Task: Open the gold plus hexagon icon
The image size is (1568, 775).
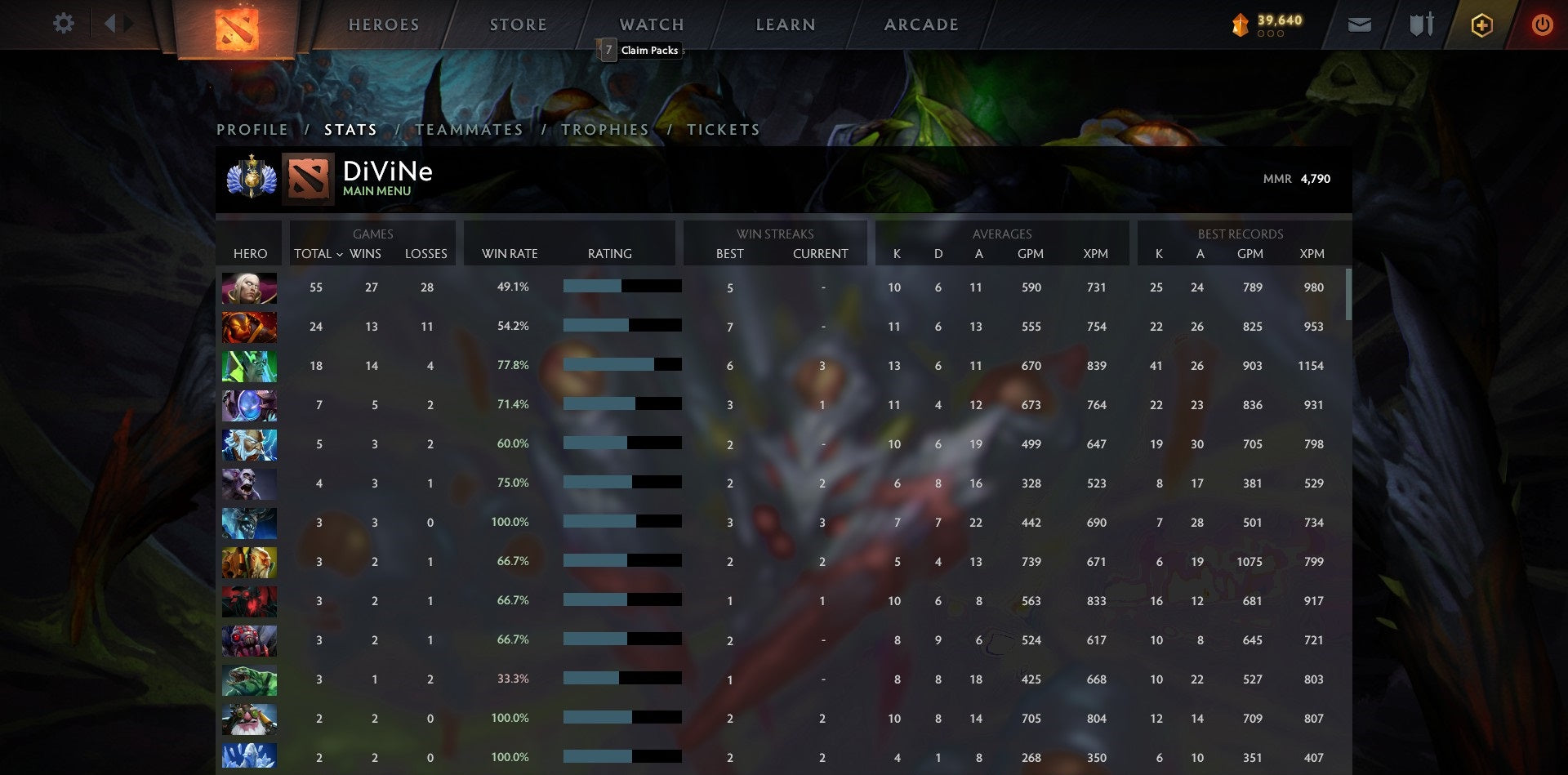Action: click(x=1481, y=24)
